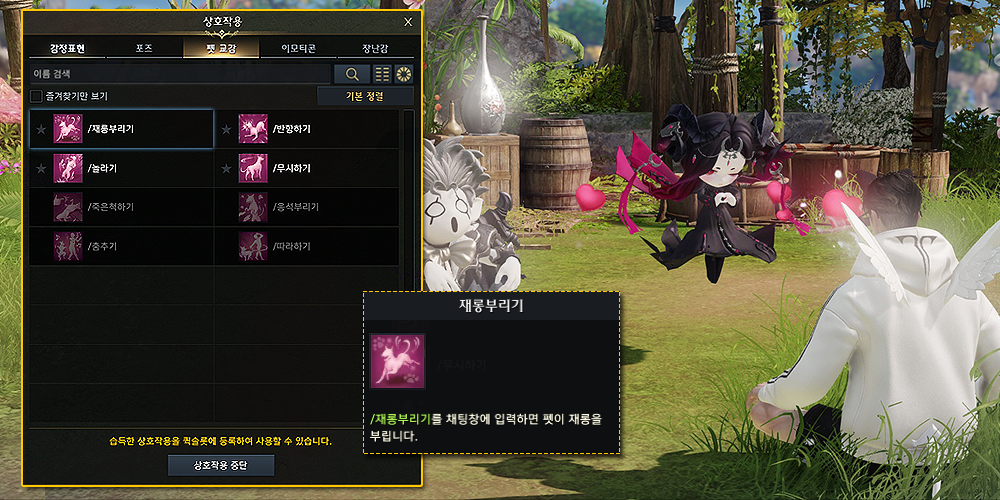This screenshot has width=1000, height=500.
Task: Click the 상호작용 중단 button
Action: (220, 465)
